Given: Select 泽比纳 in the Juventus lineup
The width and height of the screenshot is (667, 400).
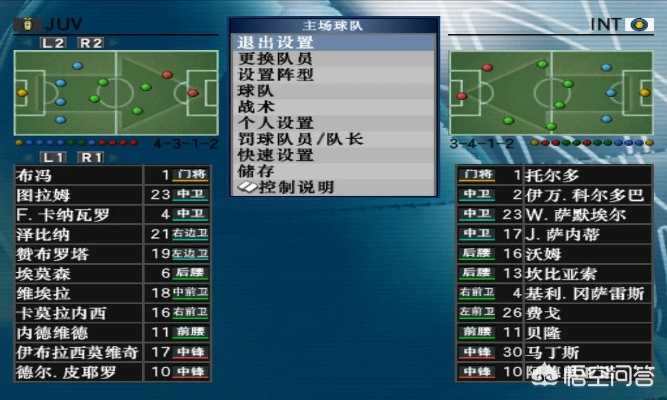Looking at the screenshot, I should (112, 234).
